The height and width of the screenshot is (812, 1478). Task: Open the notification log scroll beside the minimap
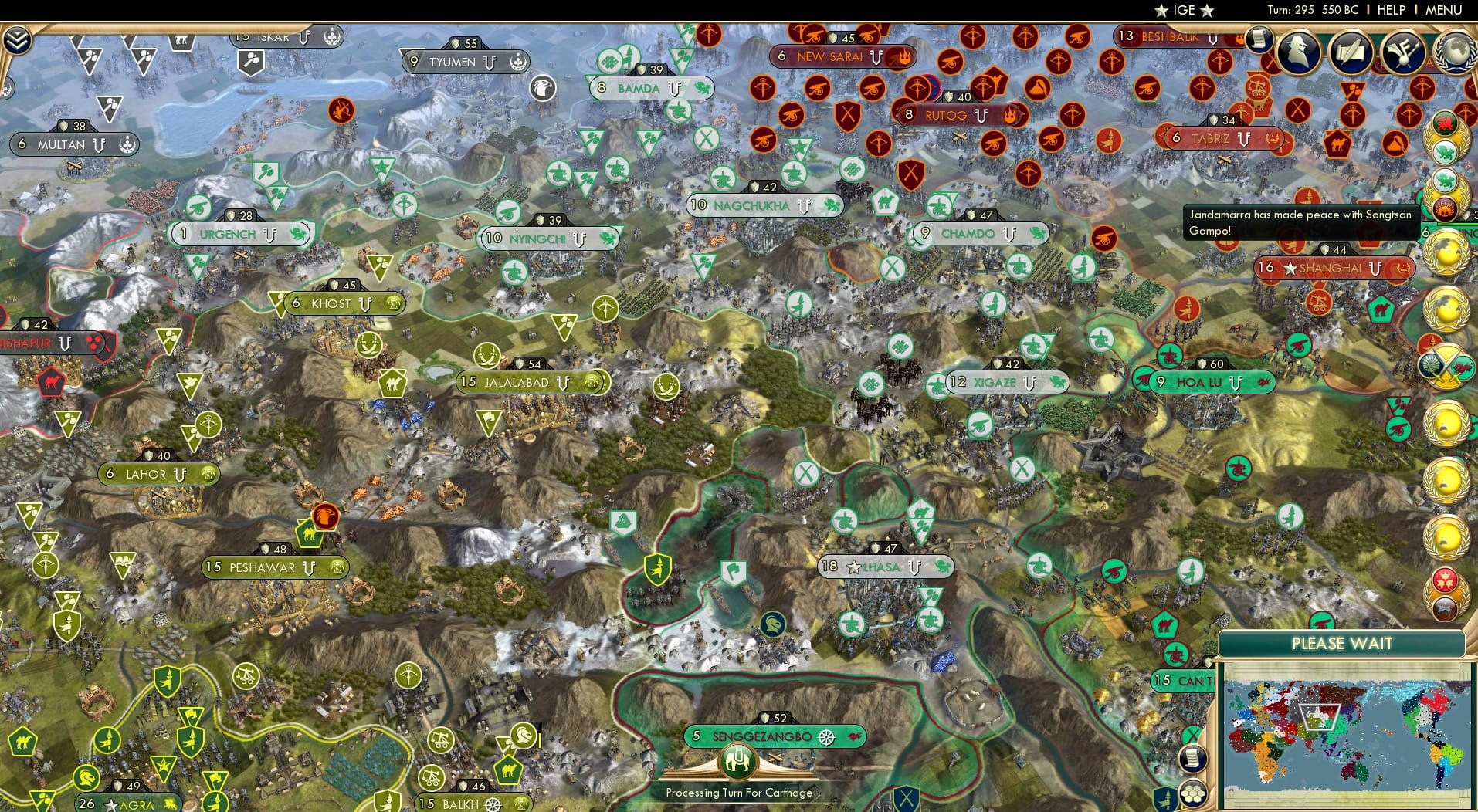(x=1193, y=758)
